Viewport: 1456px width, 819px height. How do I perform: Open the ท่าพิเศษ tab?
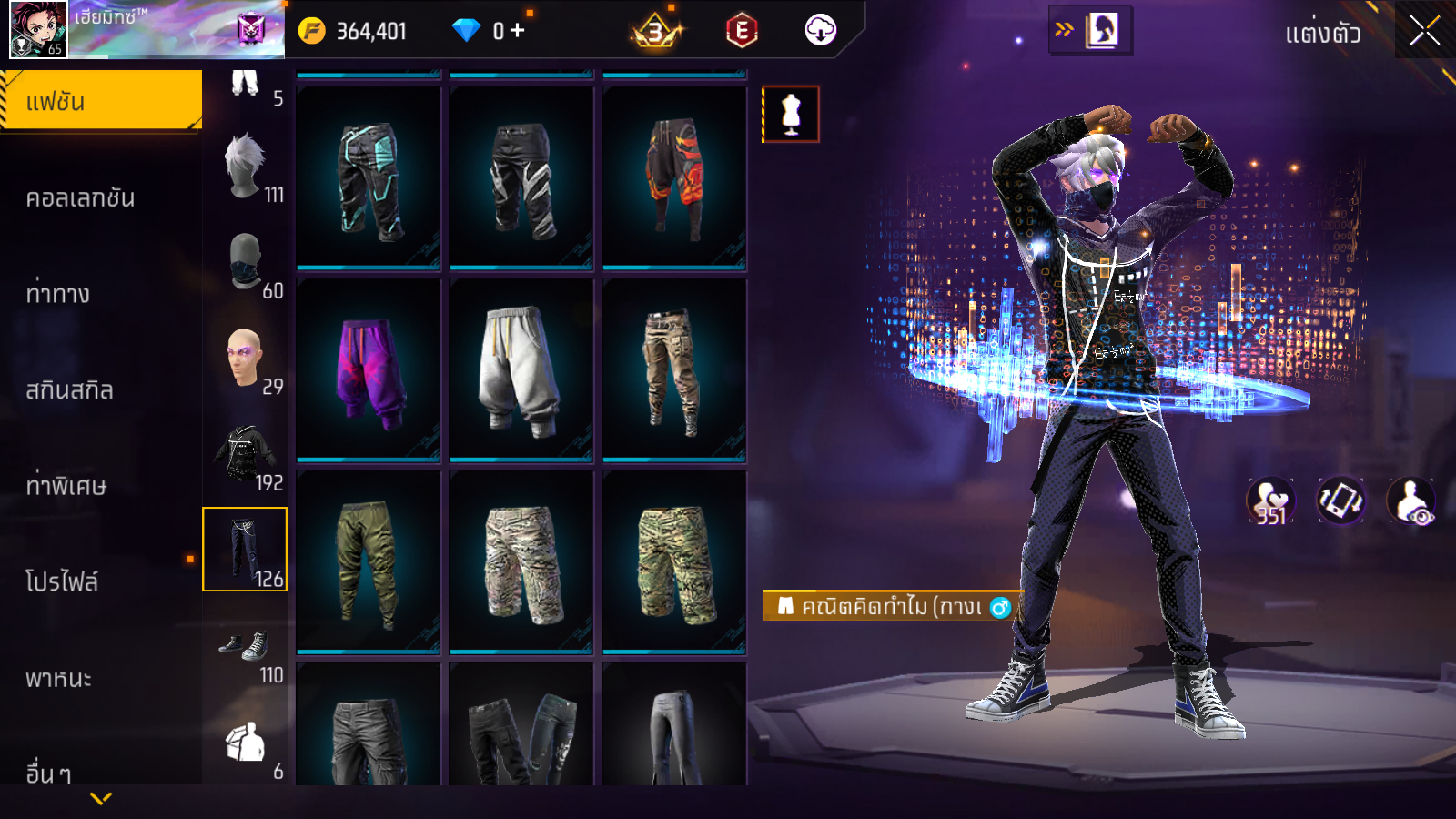pos(66,486)
